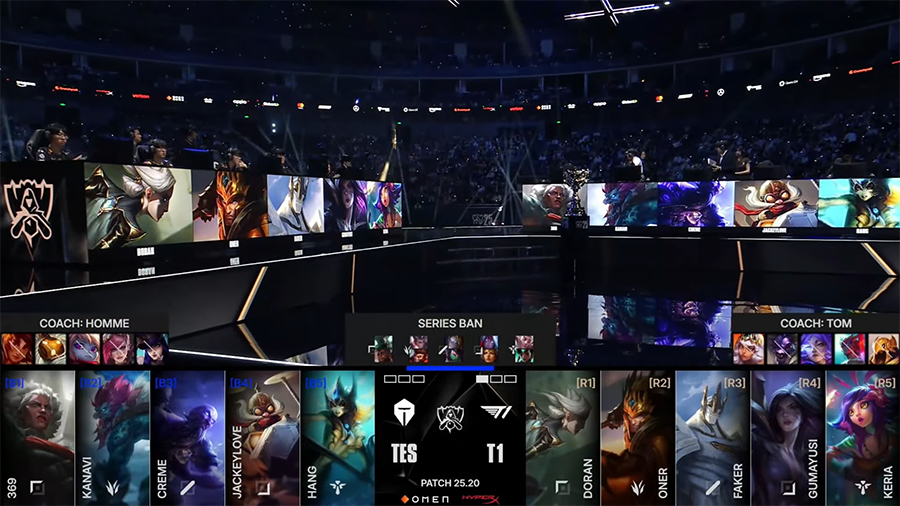Select Gumayusi's champion pick card
The width and height of the screenshot is (900, 506).
click(787, 437)
